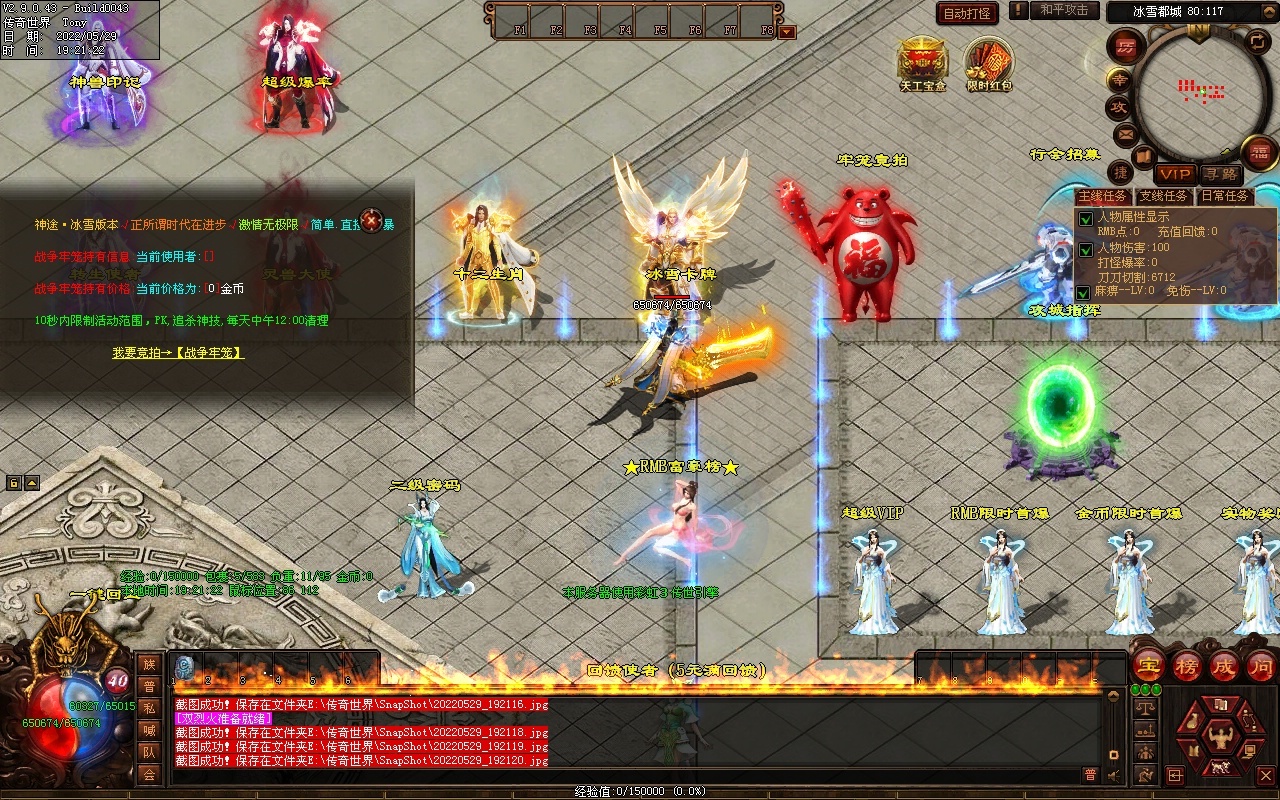Screen dimensions: 1280x800
Task: Switch to the 主线任务 tab
Action: pyautogui.click(x=1103, y=196)
